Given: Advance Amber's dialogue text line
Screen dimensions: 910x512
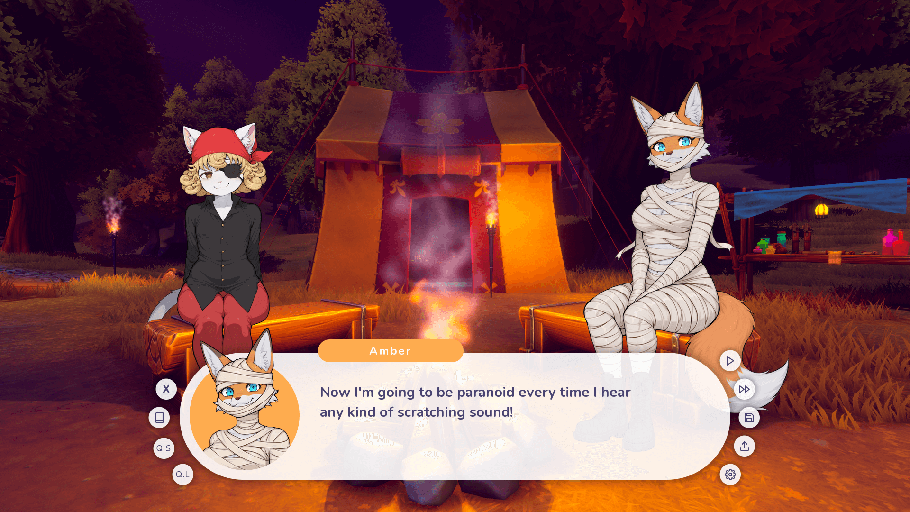Looking at the screenshot, I should (x=475, y=402).
